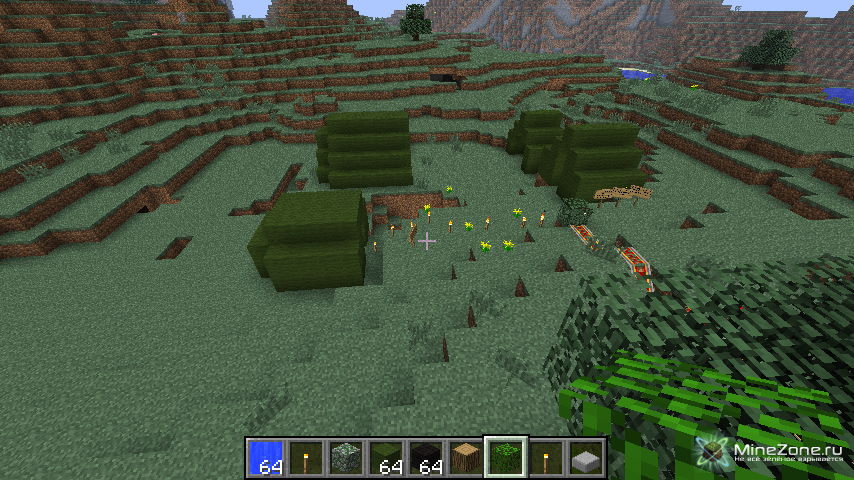Select the torch beside the water block
The width and height of the screenshot is (854, 480).
pos(306,457)
